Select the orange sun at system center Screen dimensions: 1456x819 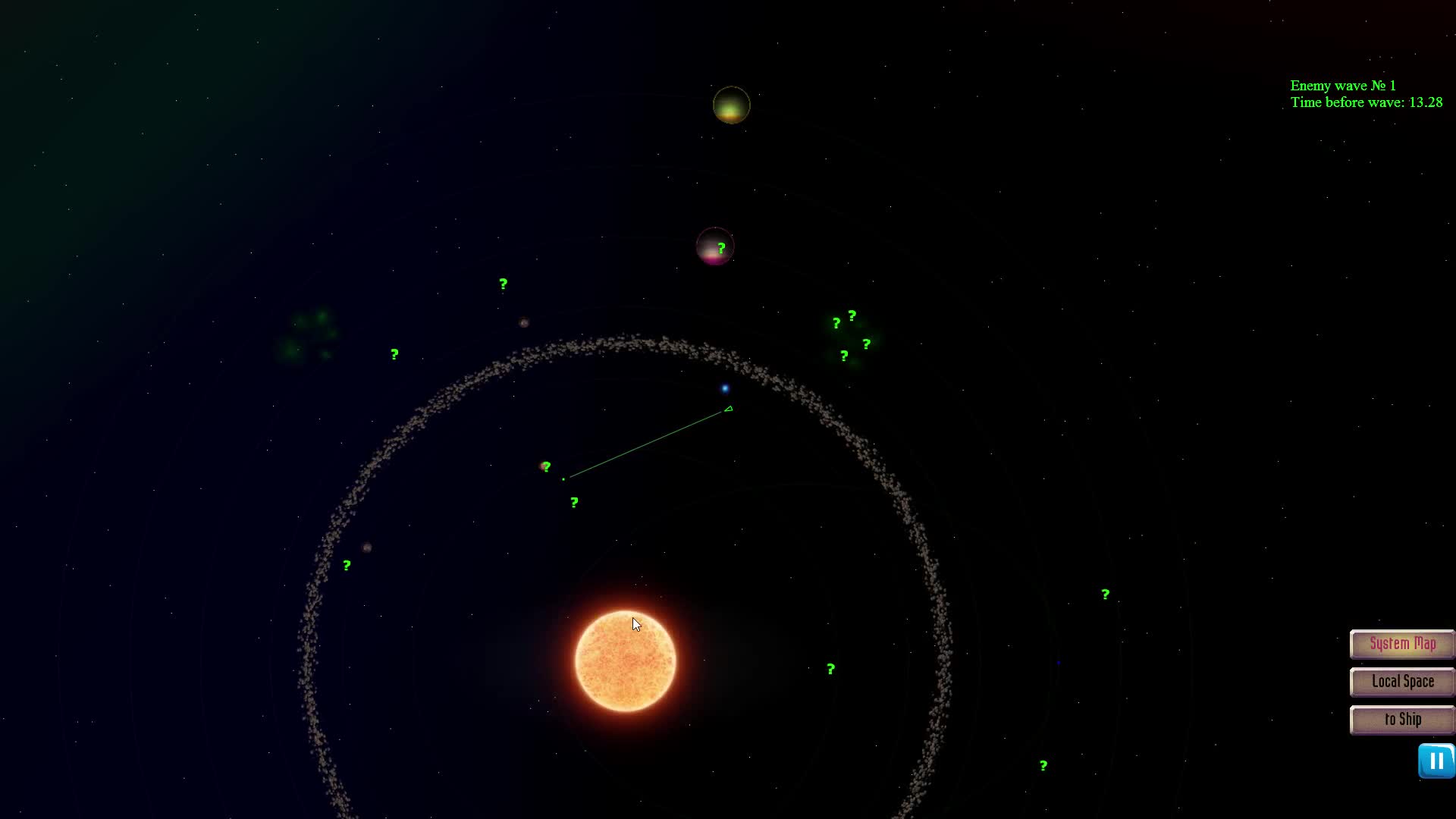(626, 658)
